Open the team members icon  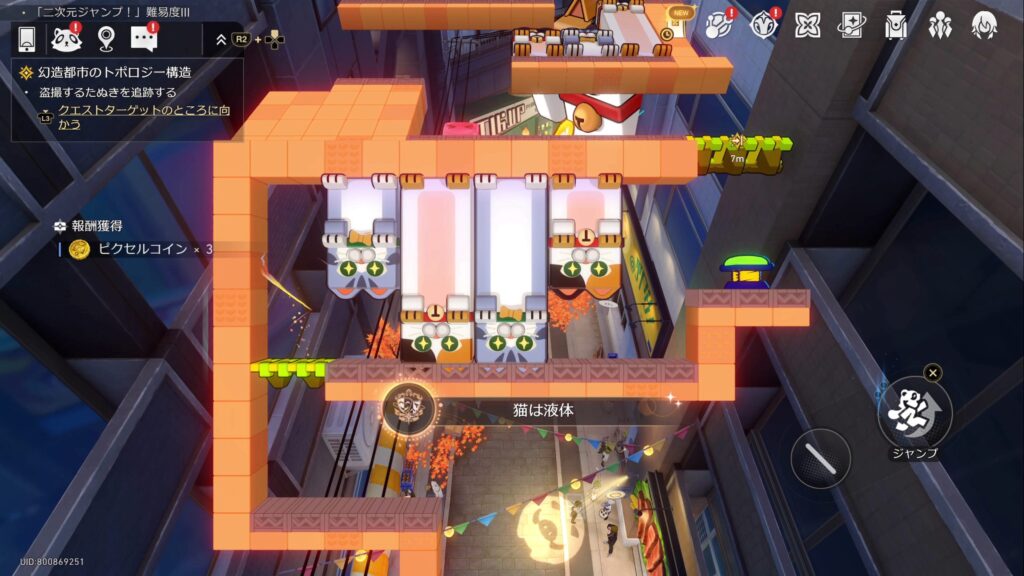click(x=940, y=26)
